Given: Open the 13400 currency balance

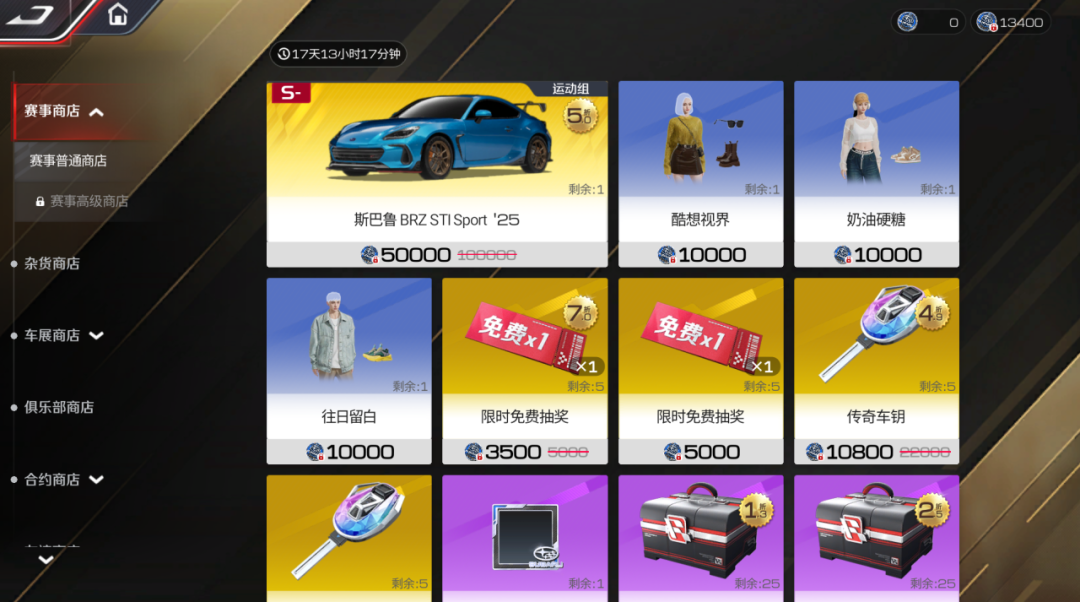Looking at the screenshot, I should (x=1010, y=23).
